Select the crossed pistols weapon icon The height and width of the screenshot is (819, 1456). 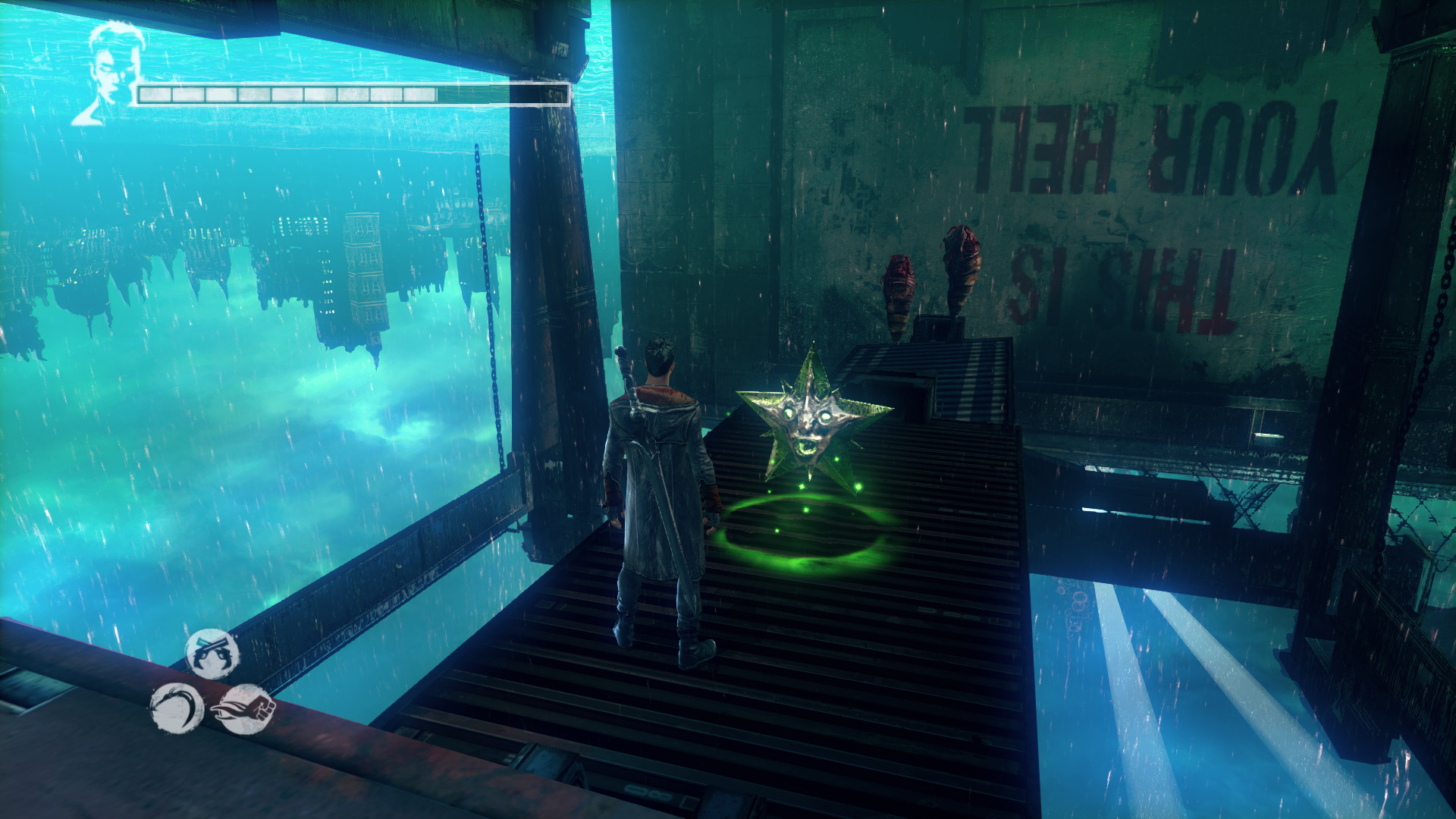click(212, 654)
